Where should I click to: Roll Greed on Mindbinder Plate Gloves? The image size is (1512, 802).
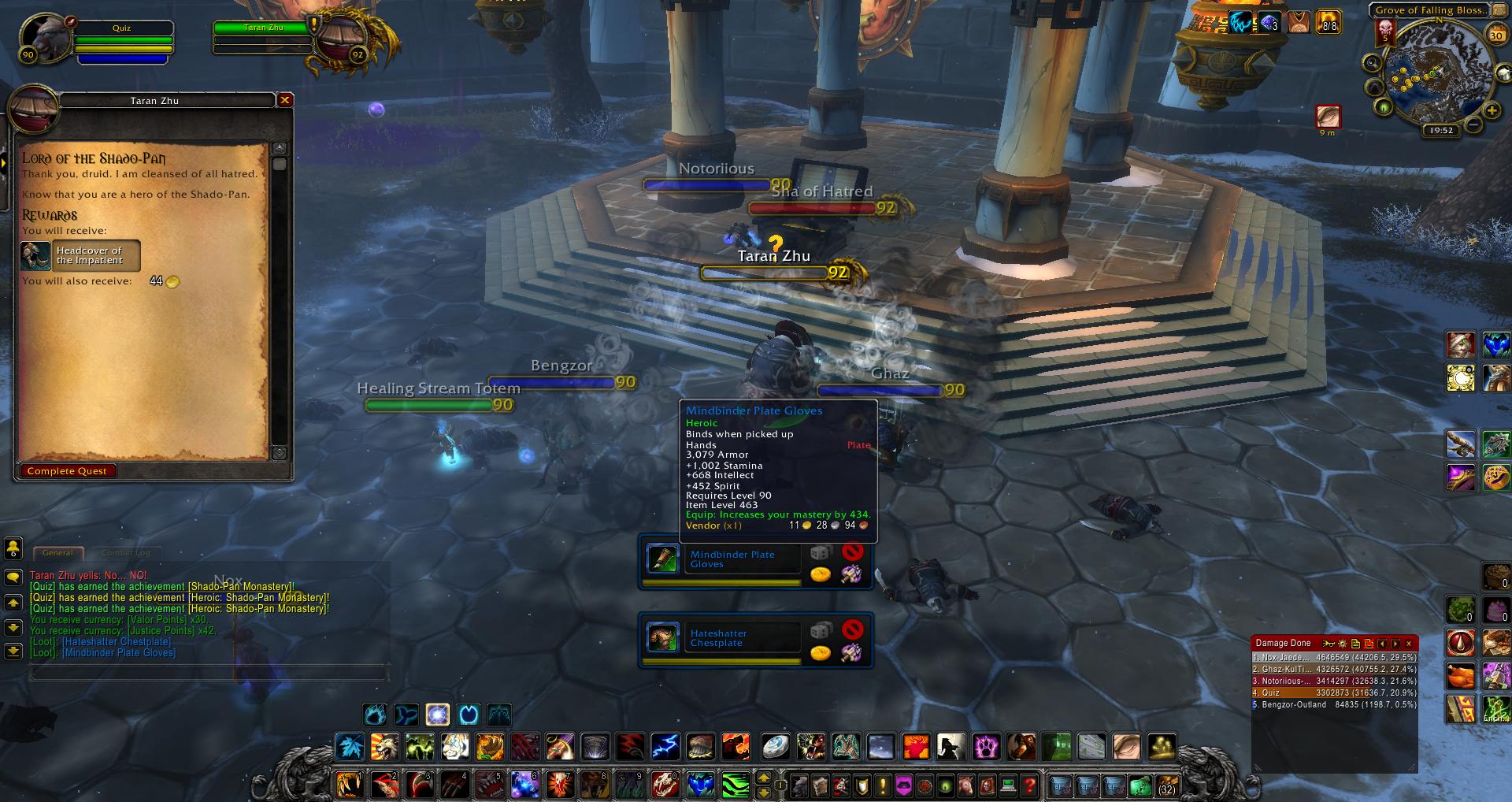click(821, 575)
